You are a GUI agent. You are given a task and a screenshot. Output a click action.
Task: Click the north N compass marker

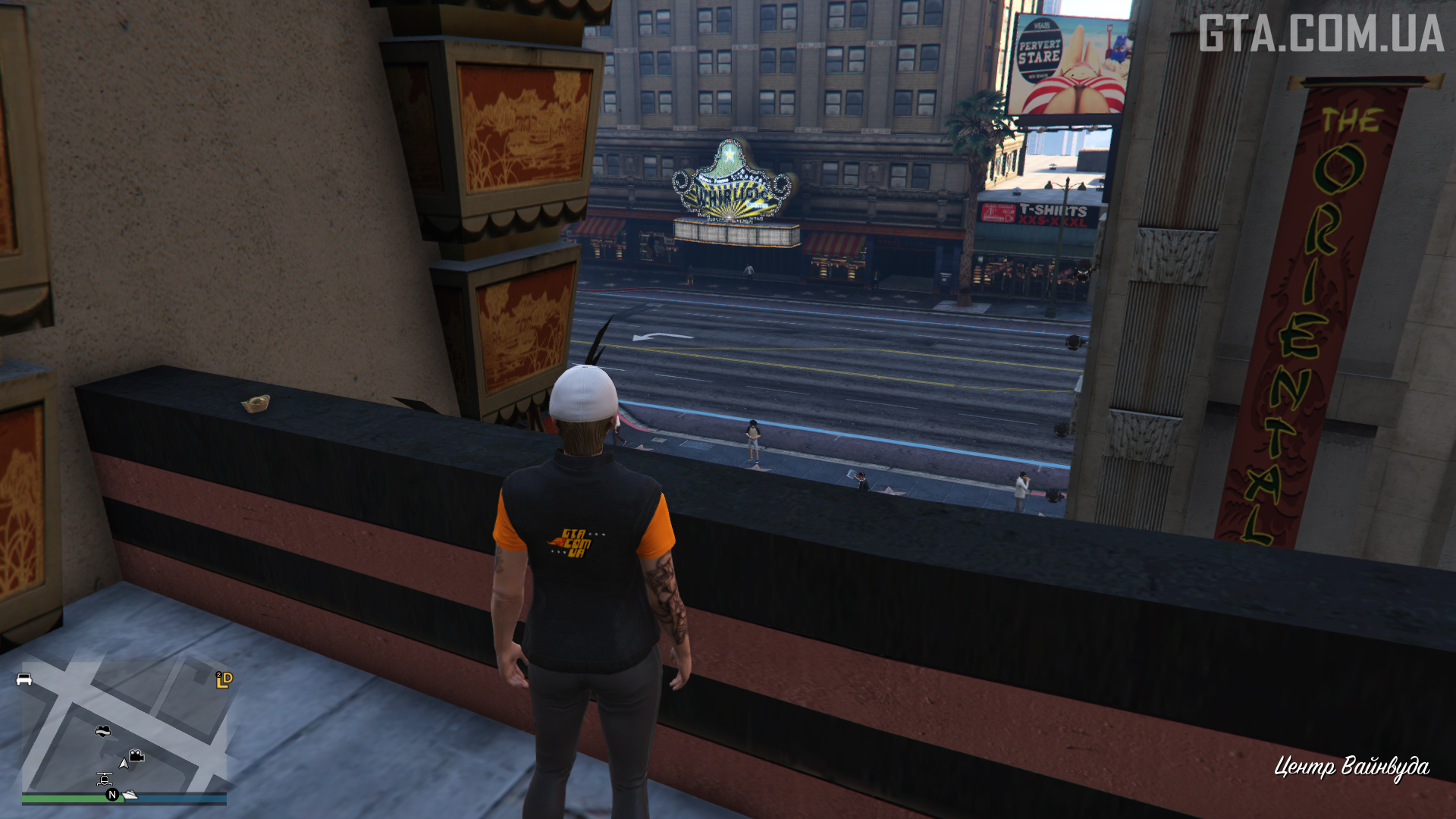pyautogui.click(x=112, y=795)
